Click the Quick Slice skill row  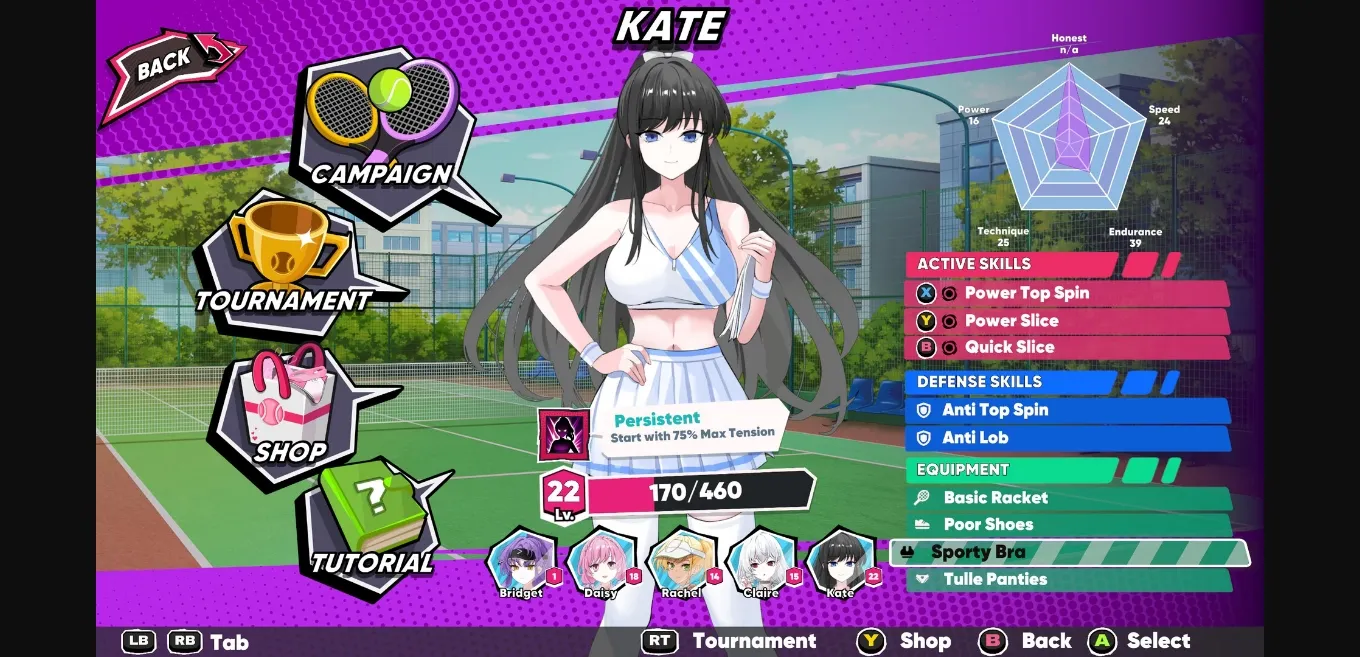[x=1066, y=347]
